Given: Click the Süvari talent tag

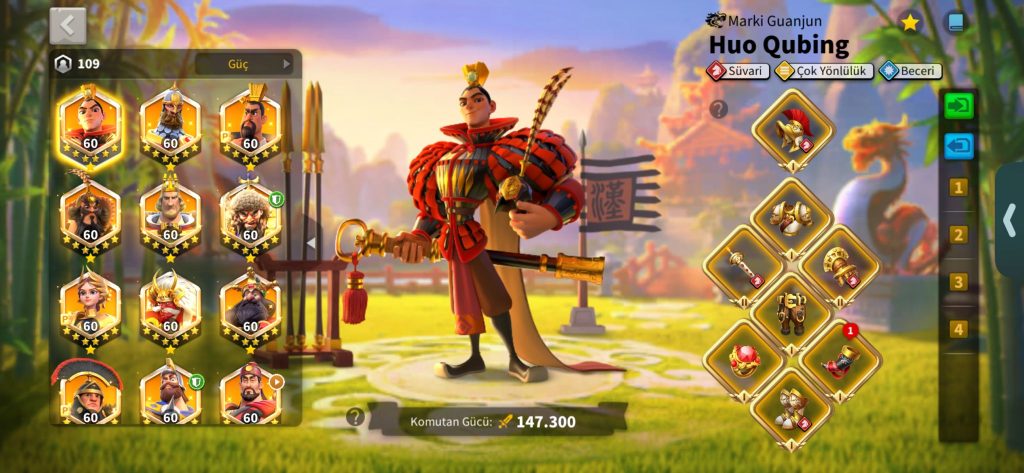Looking at the screenshot, I should tap(738, 71).
